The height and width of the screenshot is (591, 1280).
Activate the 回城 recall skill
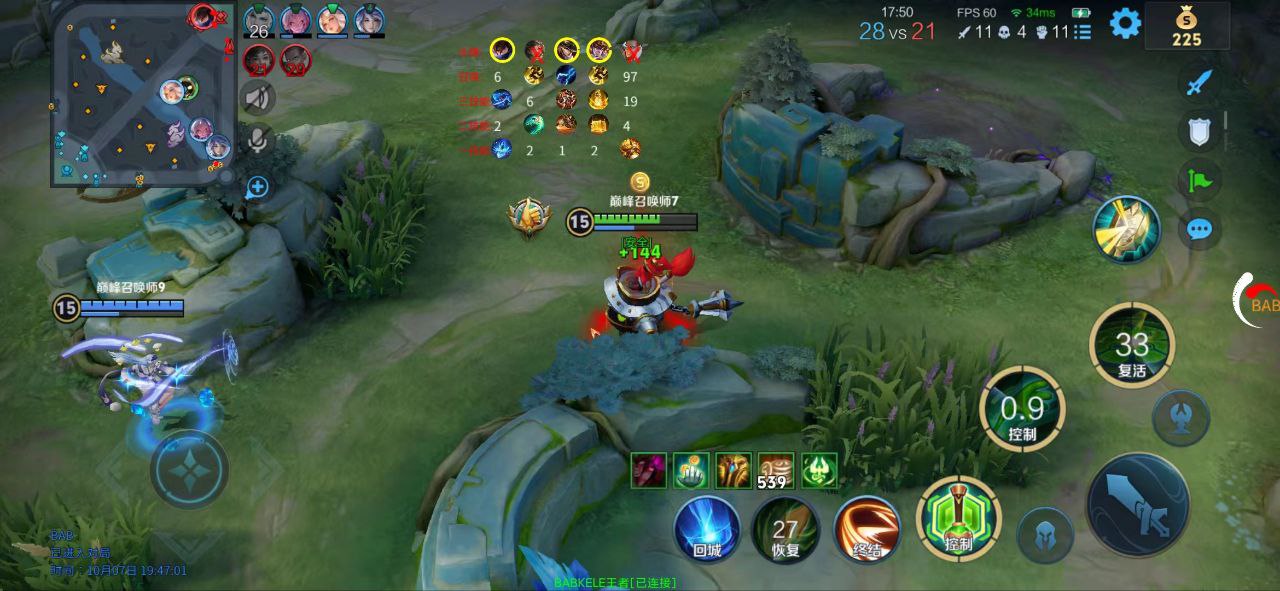tap(707, 528)
